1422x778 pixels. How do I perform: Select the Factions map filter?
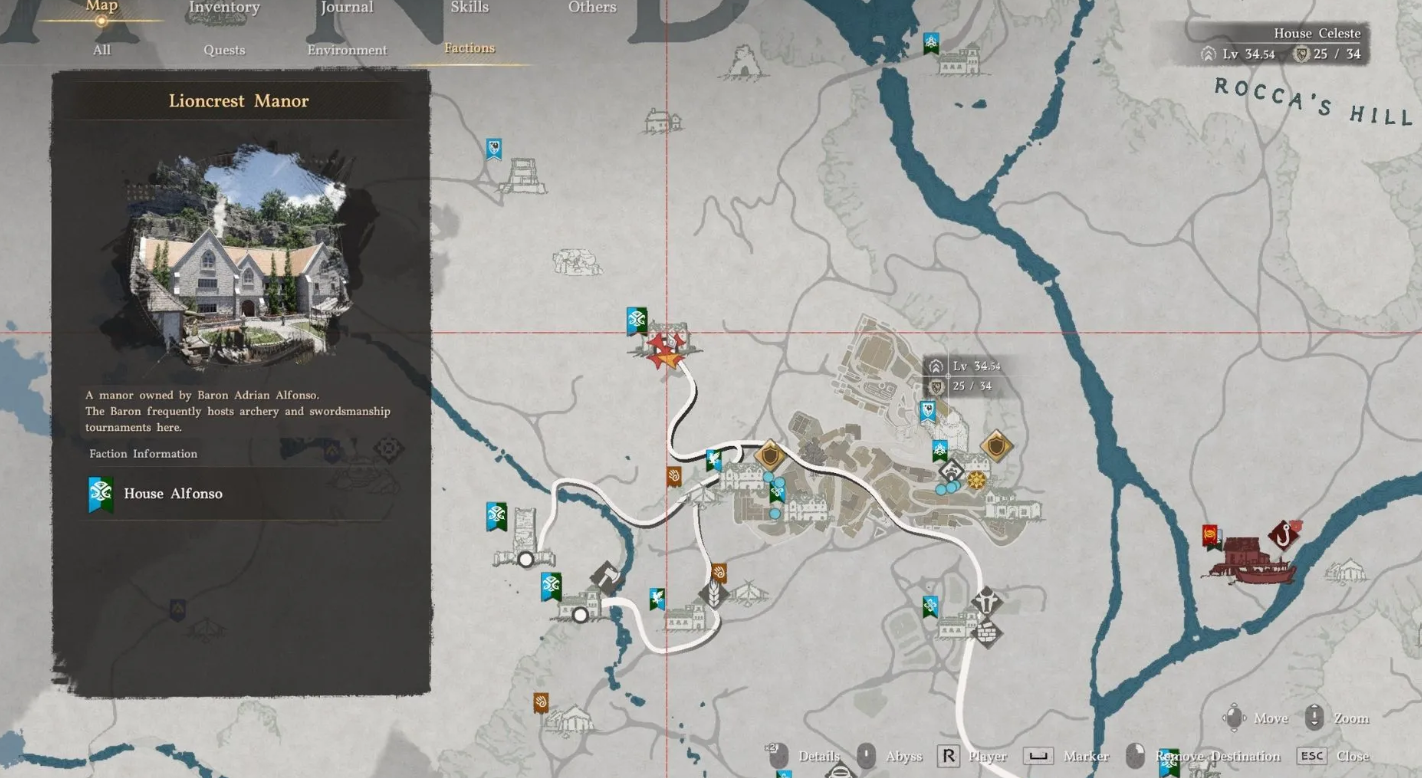coord(469,48)
